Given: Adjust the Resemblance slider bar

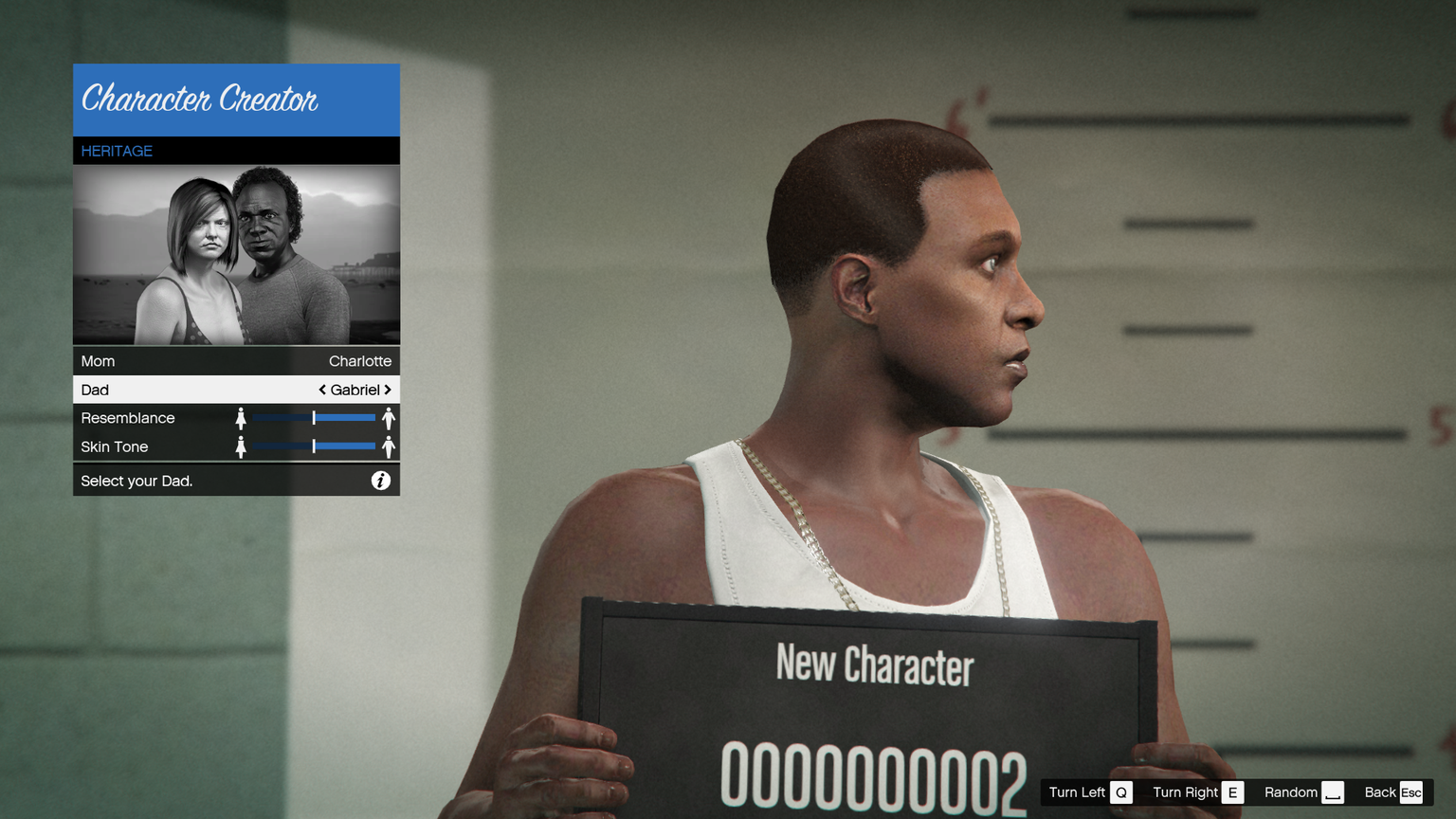Looking at the screenshot, I should point(314,418).
